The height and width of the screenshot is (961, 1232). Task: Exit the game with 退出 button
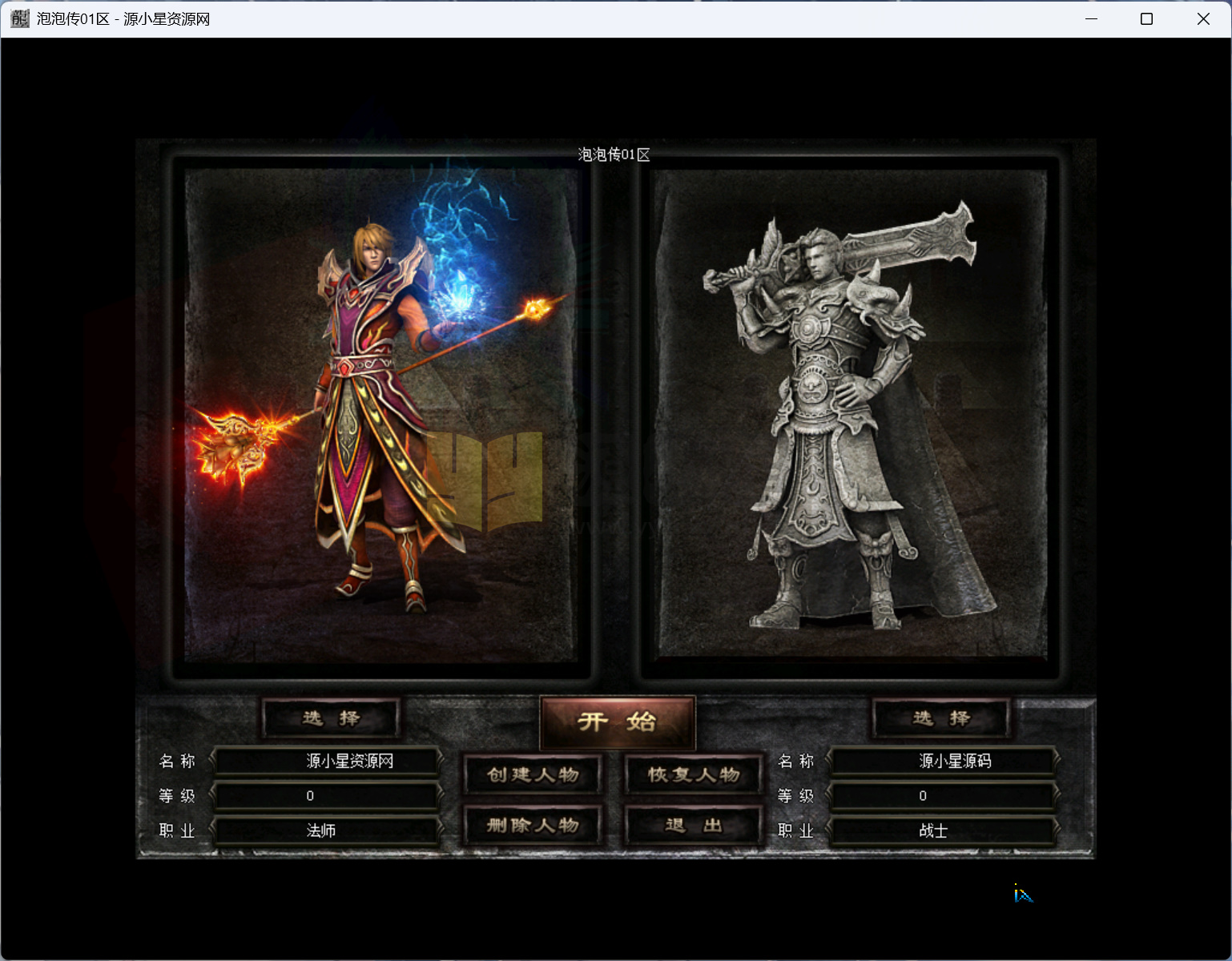(x=693, y=826)
